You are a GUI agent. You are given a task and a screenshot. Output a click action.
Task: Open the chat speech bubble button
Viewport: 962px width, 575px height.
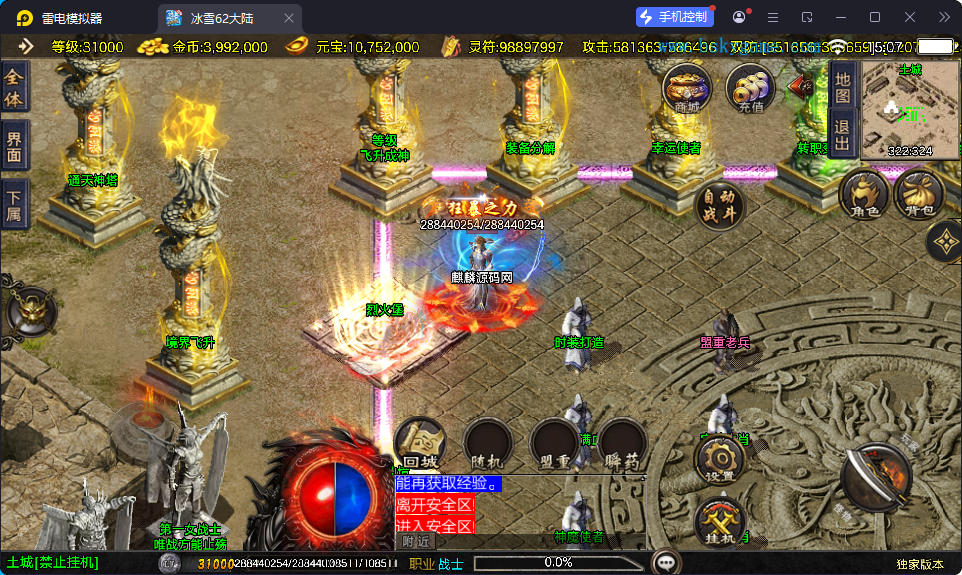[x=665, y=562]
